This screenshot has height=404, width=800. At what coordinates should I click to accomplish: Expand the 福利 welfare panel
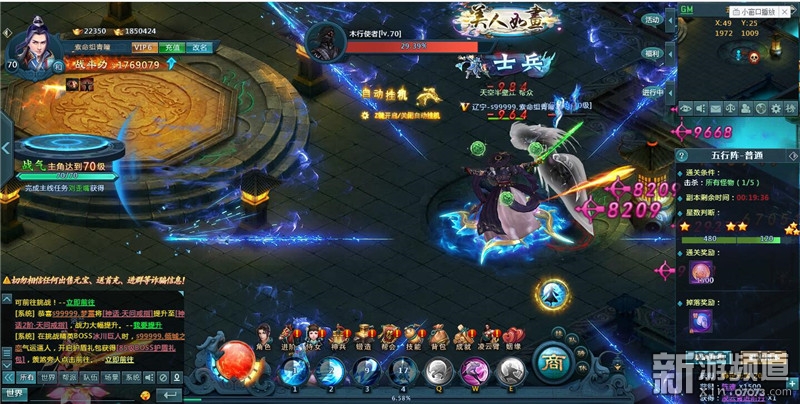(653, 53)
